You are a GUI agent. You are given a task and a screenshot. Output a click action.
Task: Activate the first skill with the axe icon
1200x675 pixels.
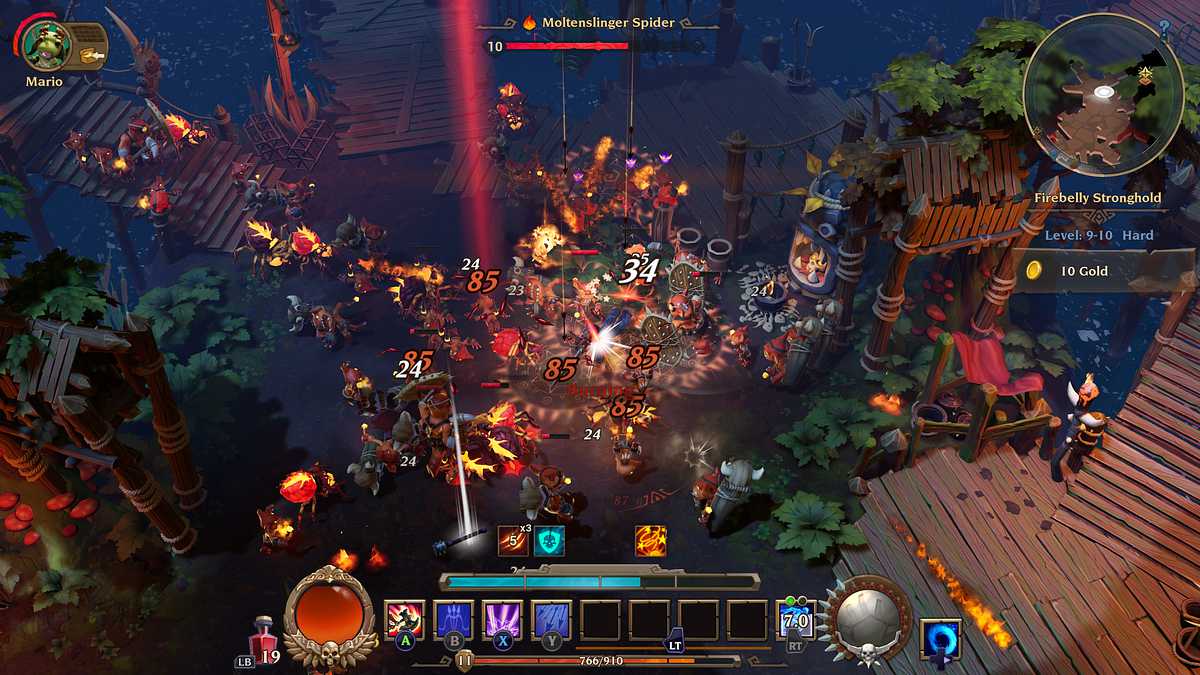(405, 620)
